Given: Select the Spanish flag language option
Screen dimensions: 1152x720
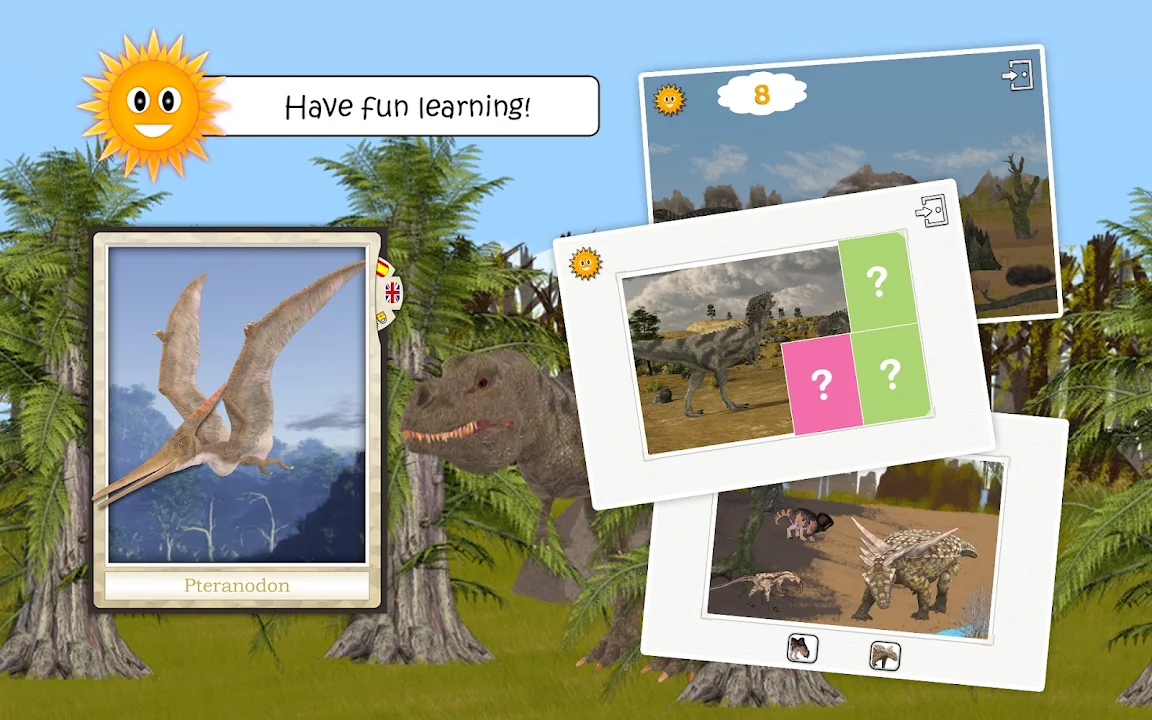Looking at the screenshot, I should 382,268.
